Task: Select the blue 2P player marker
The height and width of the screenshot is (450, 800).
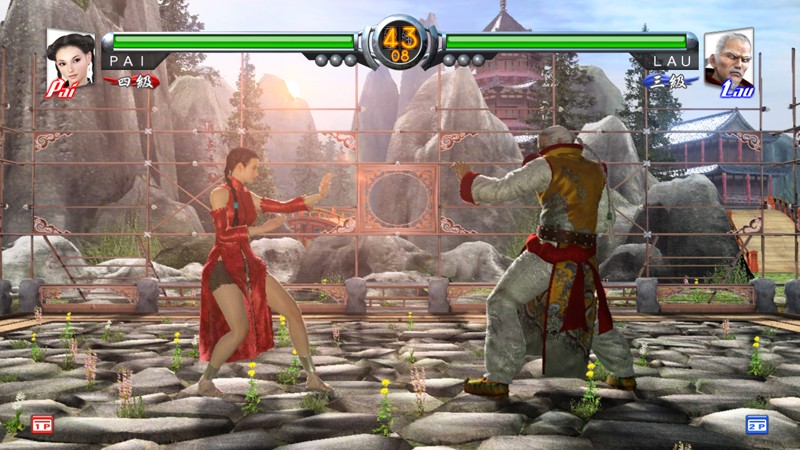Action: (x=757, y=423)
